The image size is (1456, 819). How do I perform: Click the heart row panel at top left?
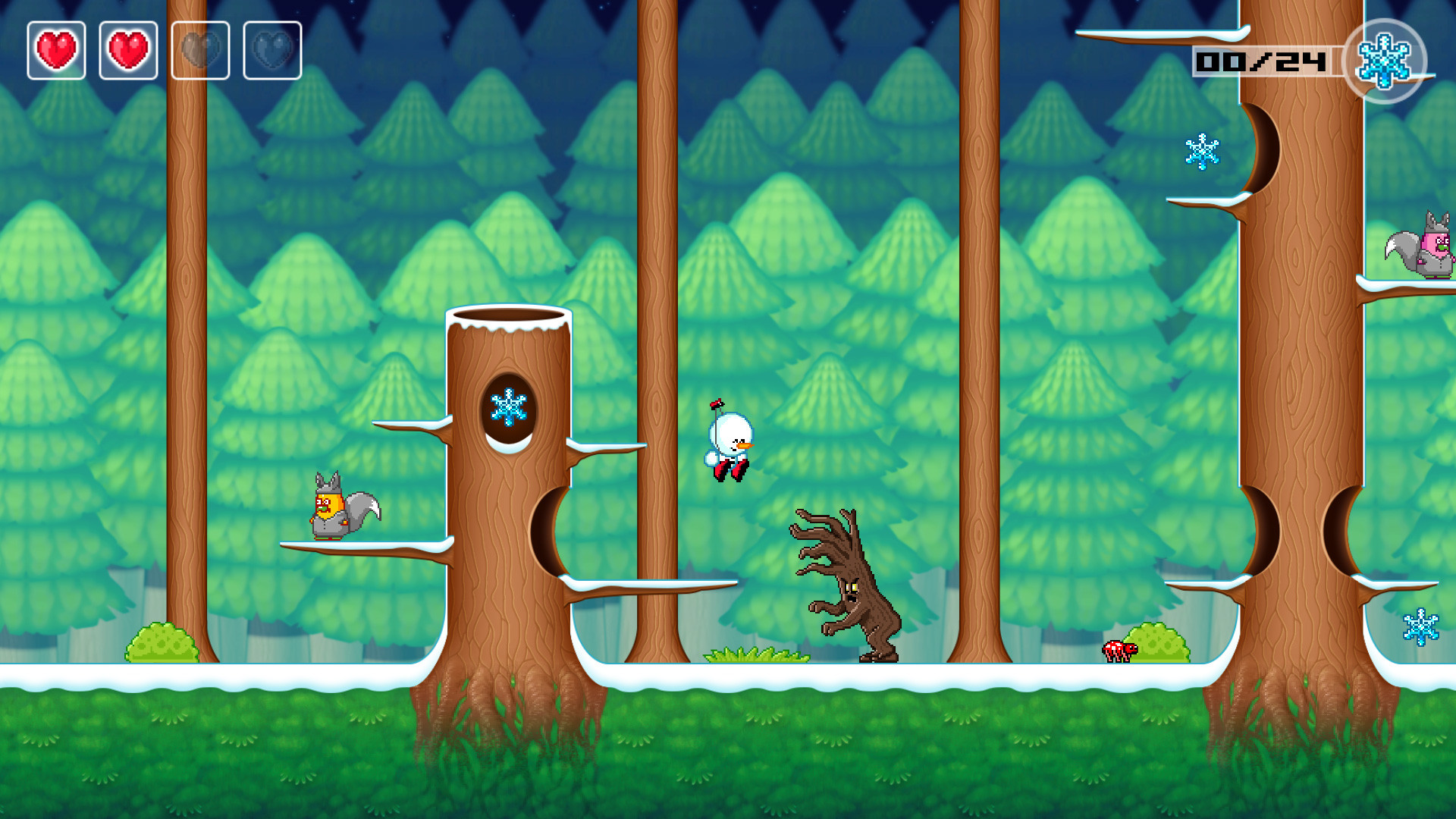(163, 49)
